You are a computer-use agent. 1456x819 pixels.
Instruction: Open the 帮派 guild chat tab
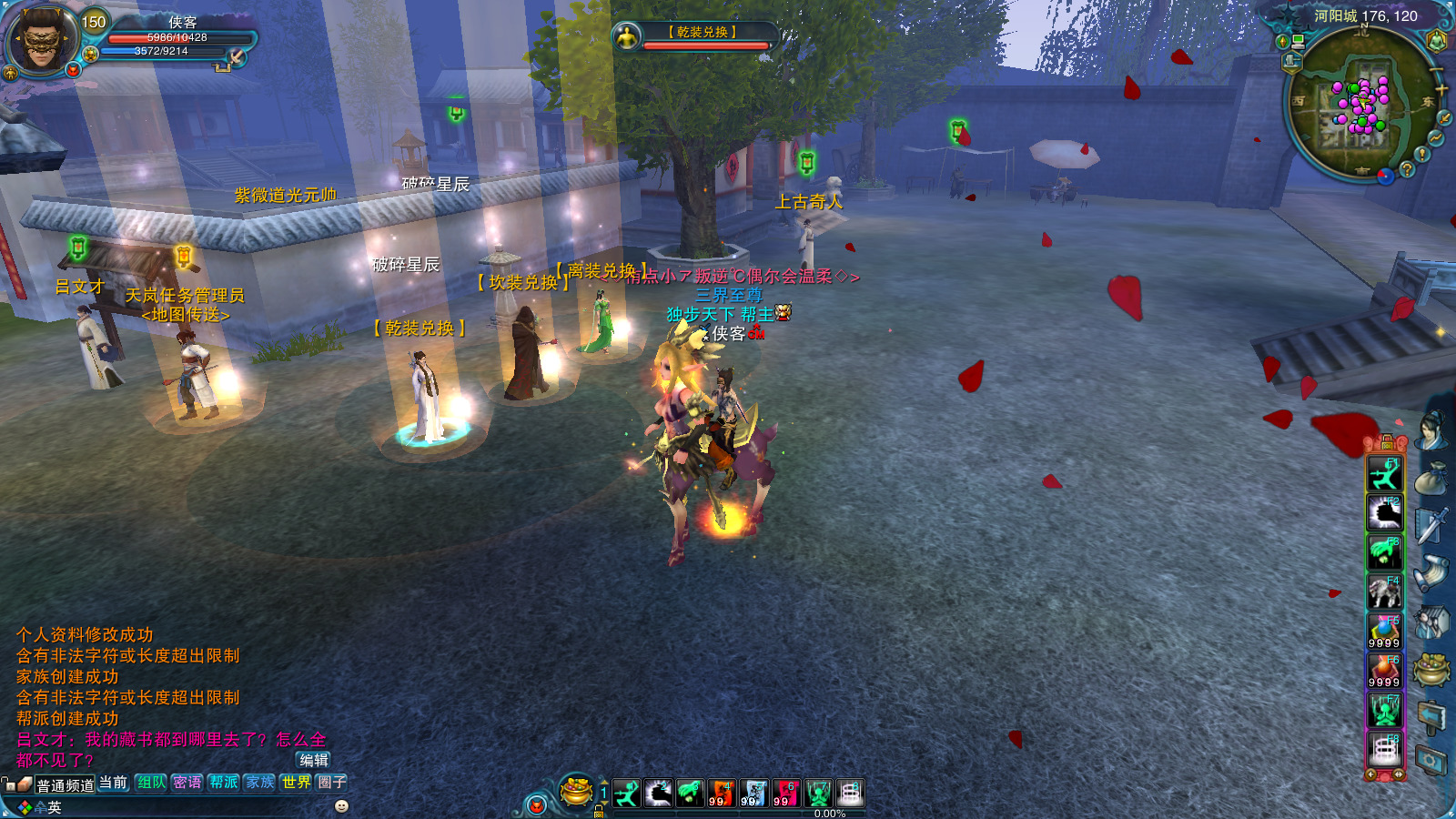click(224, 783)
